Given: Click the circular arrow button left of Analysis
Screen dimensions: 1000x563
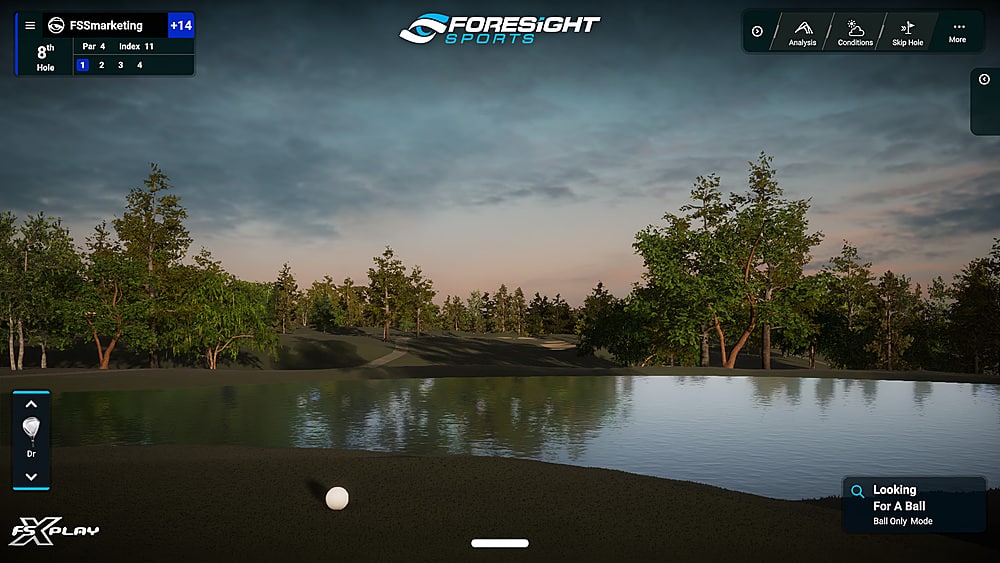Looking at the screenshot, I should [757, 32].
